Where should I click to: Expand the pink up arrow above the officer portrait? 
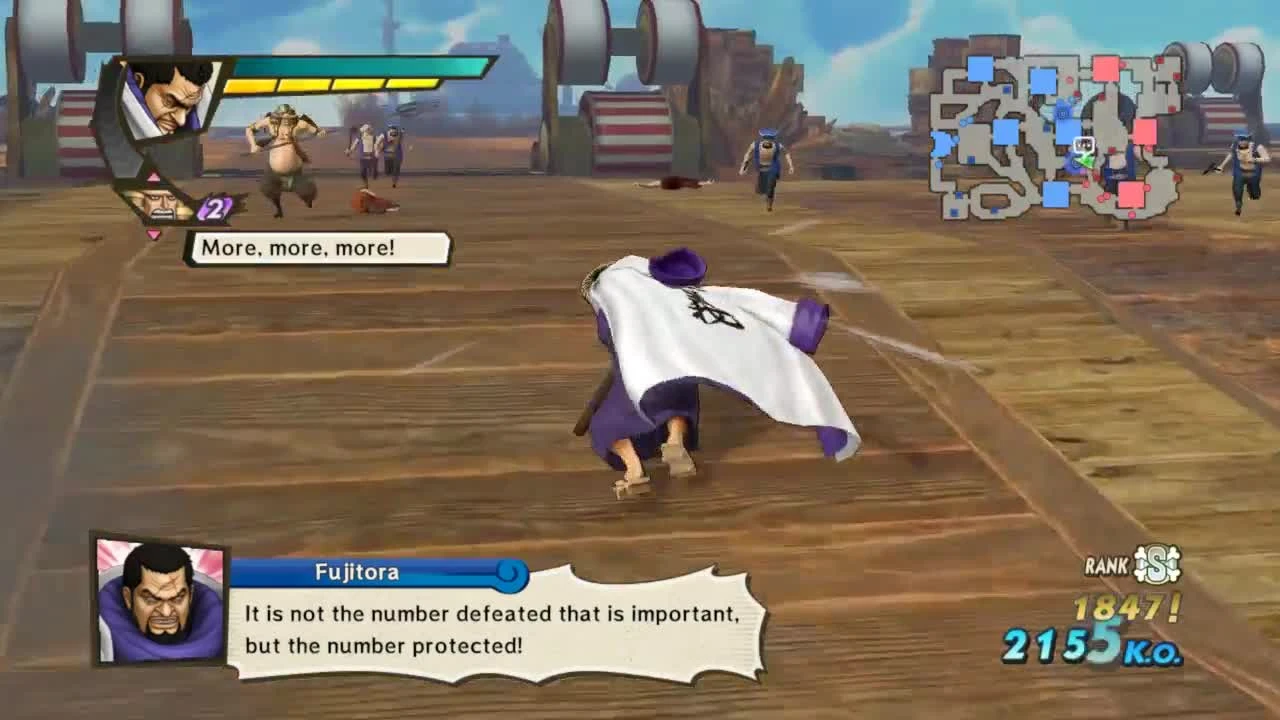pyautogui.click(x=154, y=176)
